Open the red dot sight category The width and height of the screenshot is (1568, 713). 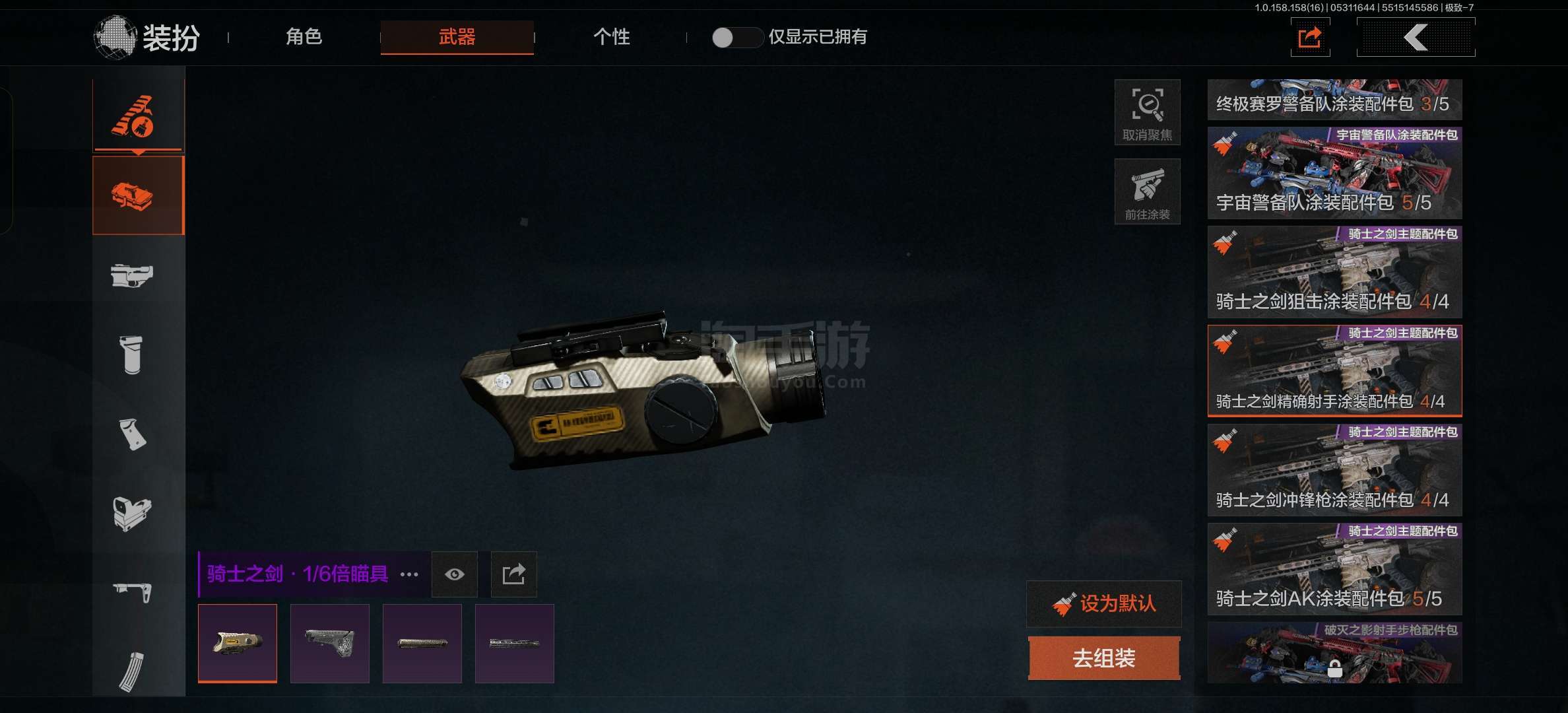pyautogui.click(x=132, y=513)
